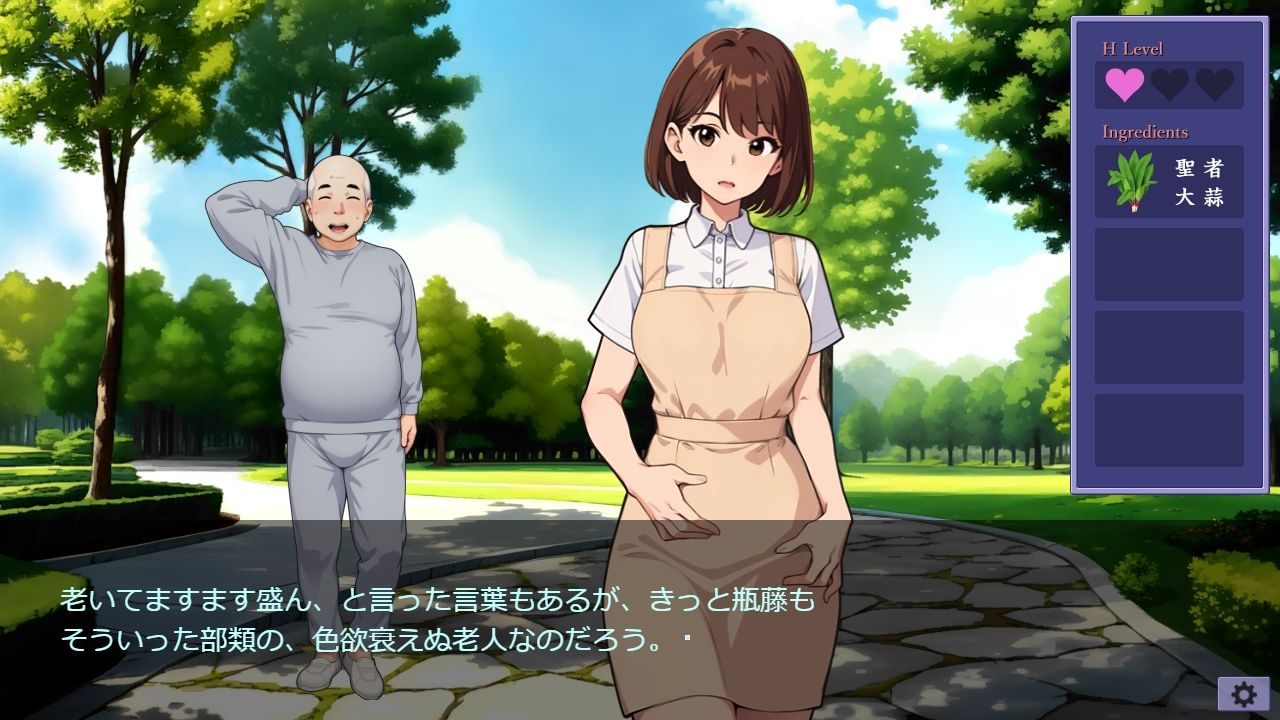Expand the first empty ingredient slot

point(1167,265)
